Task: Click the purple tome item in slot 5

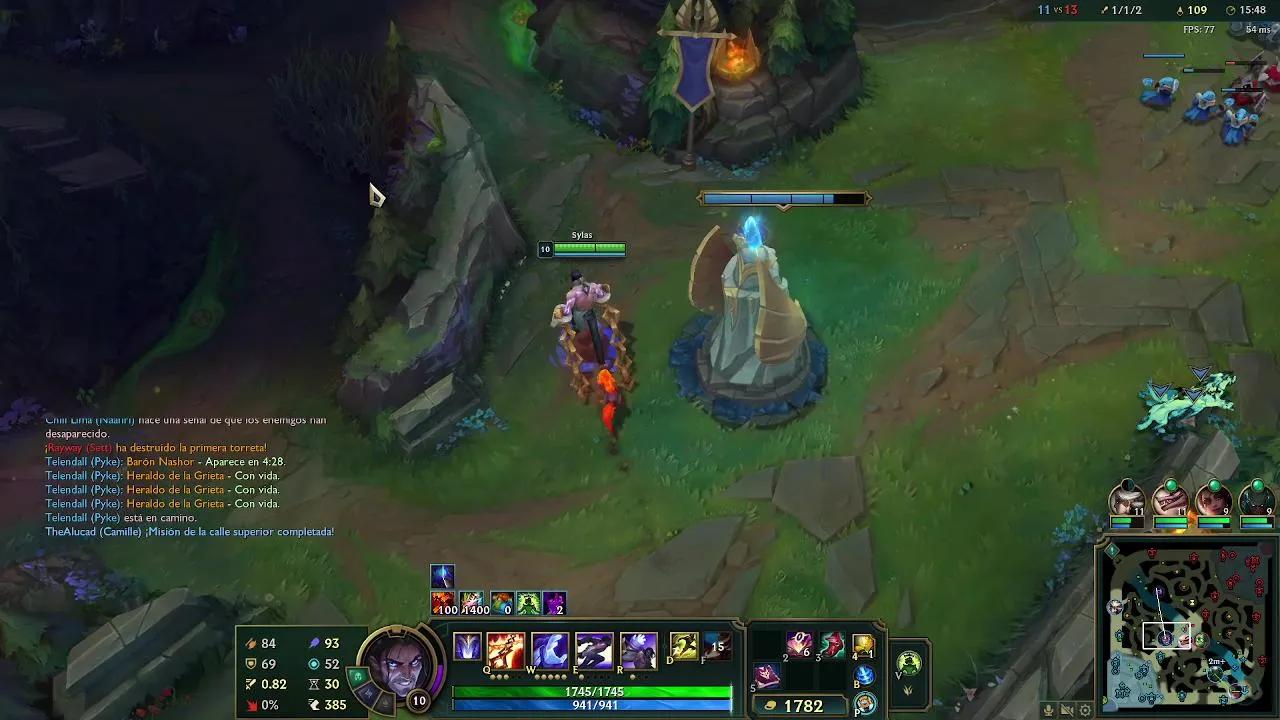Action: point(766,675)
